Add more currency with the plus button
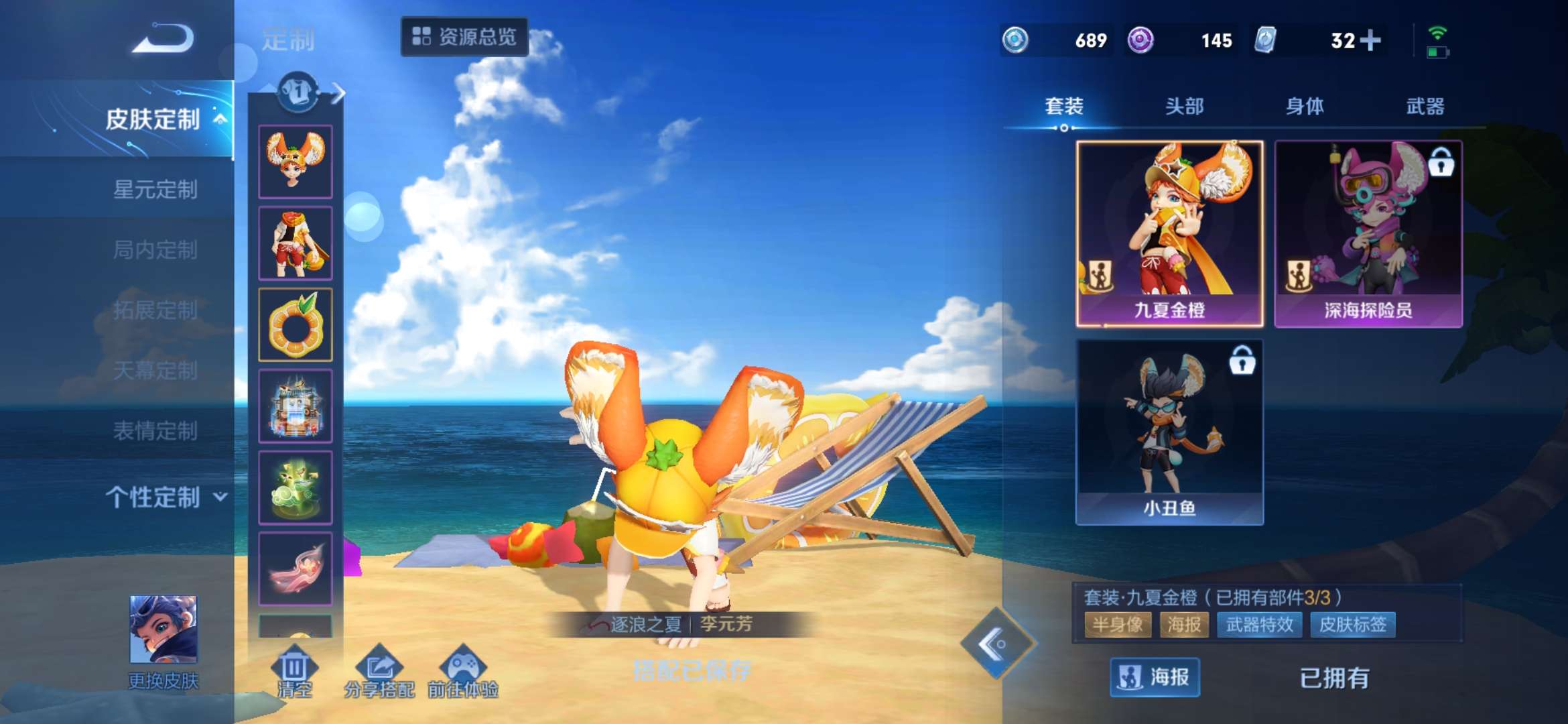This screenshot has width=1568, height=724. point(1370,40)
